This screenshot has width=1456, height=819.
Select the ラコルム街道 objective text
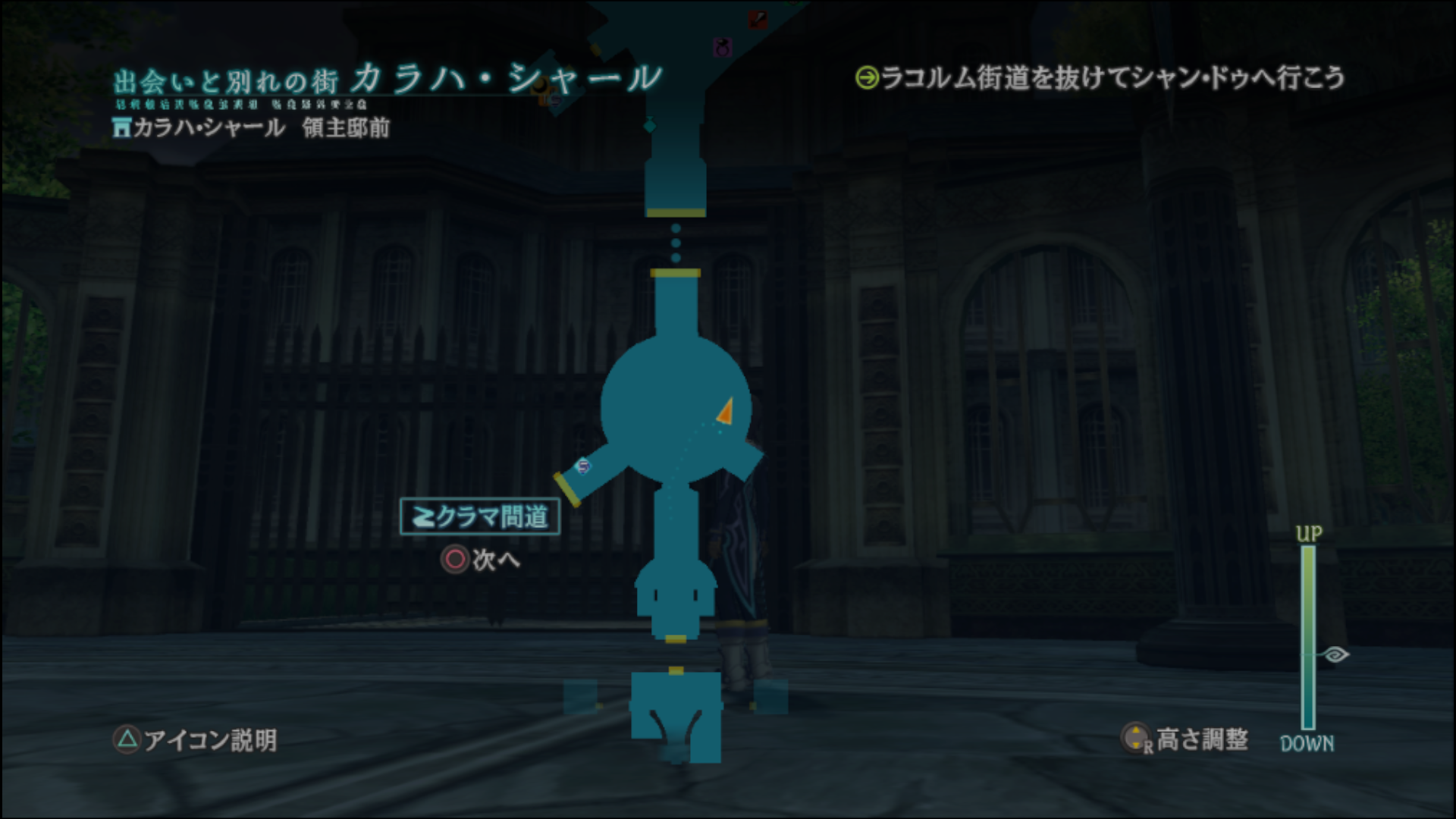point(1100,77)
